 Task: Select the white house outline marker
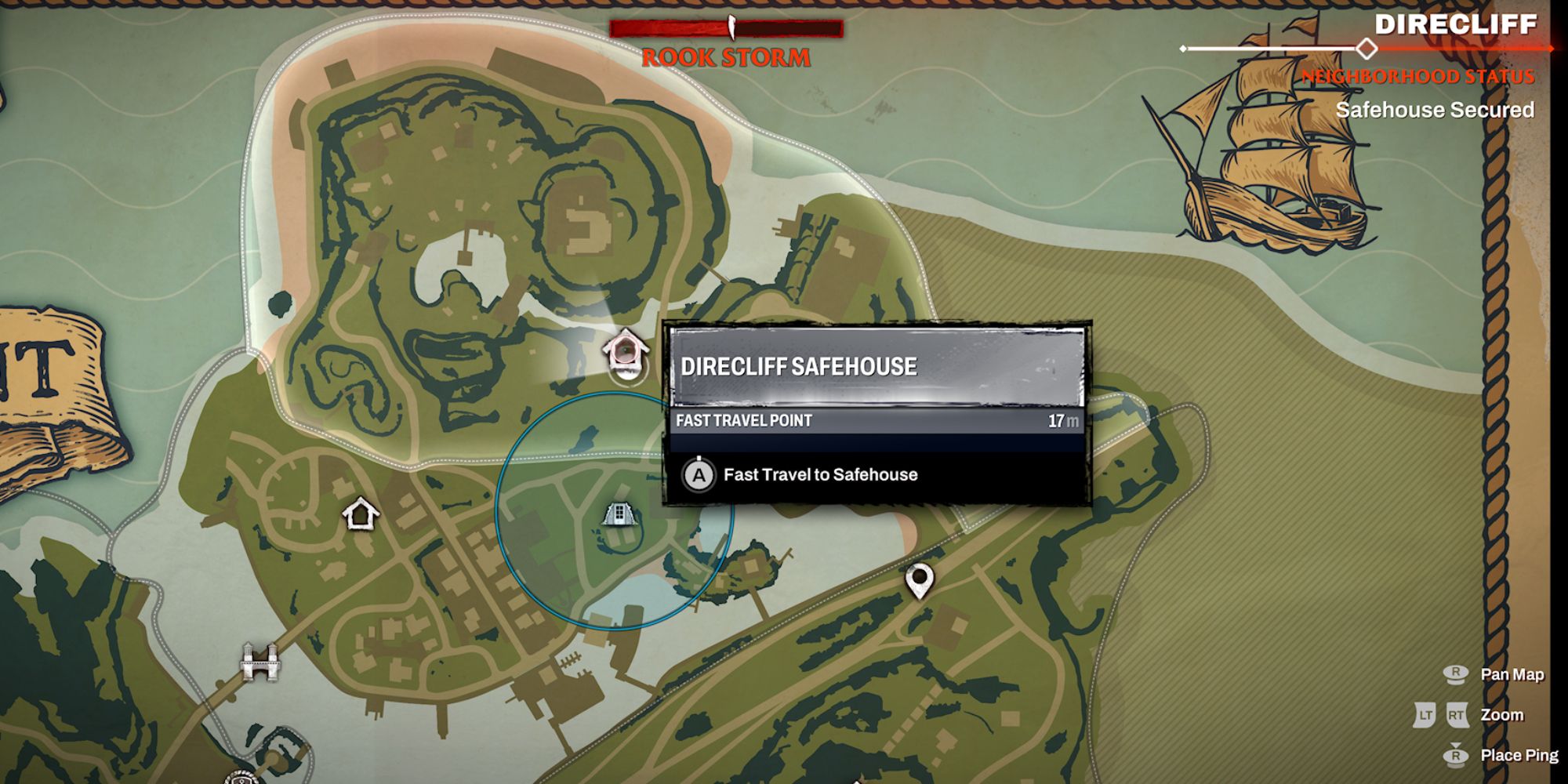coord(361,514)
